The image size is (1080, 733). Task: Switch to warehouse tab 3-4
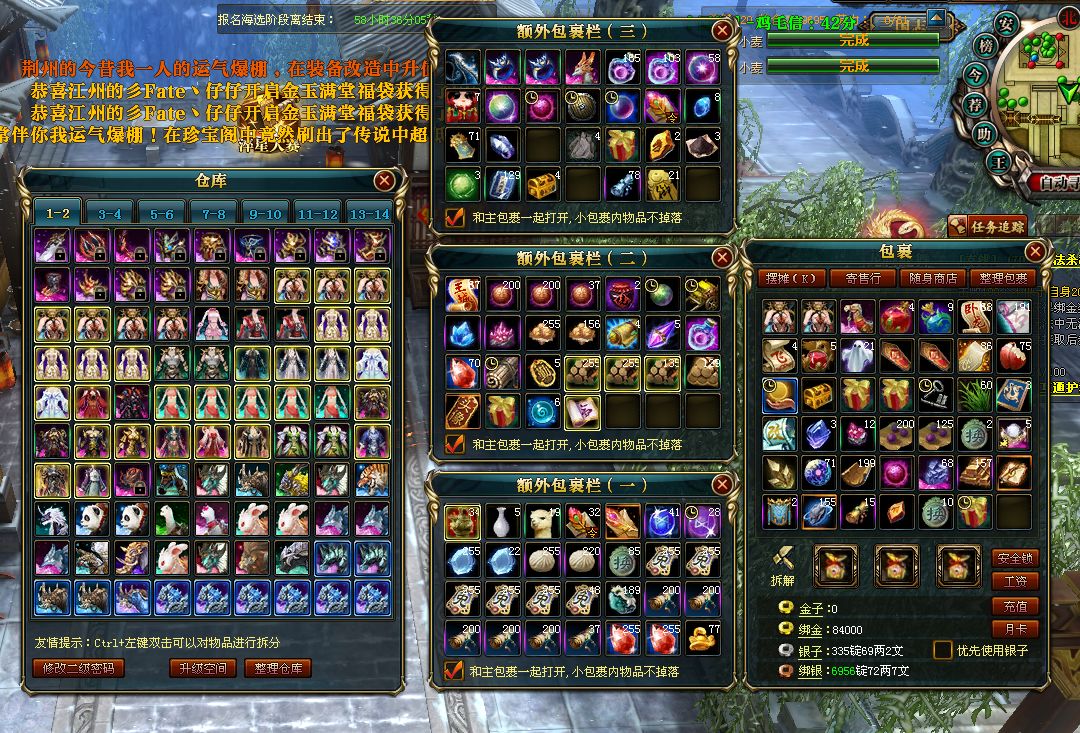click(110, 214)
